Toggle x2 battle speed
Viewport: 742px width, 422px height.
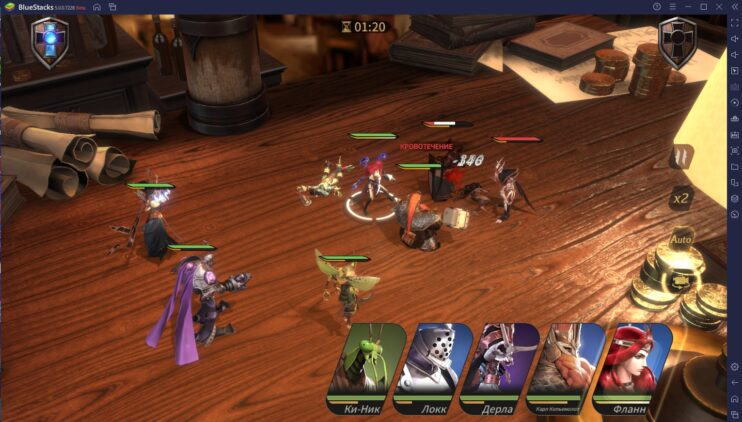point(681,198)
